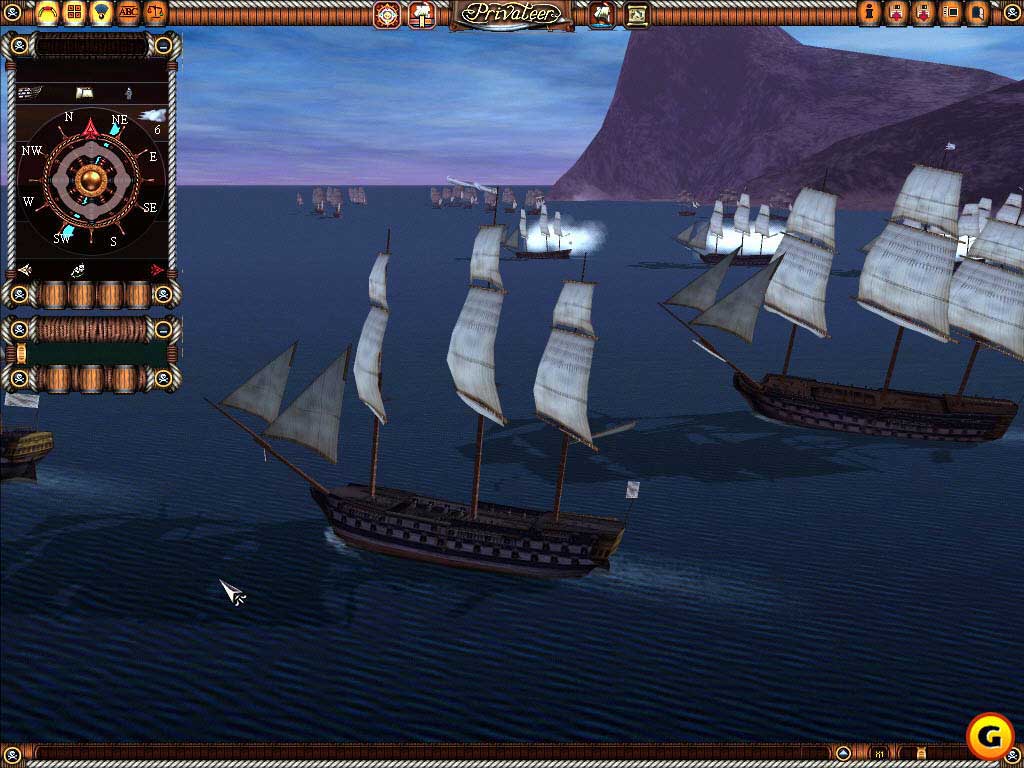Click the rainbow arc toolbar button
This screenshot has height=768, width=1024.
(x=46, y=12)
